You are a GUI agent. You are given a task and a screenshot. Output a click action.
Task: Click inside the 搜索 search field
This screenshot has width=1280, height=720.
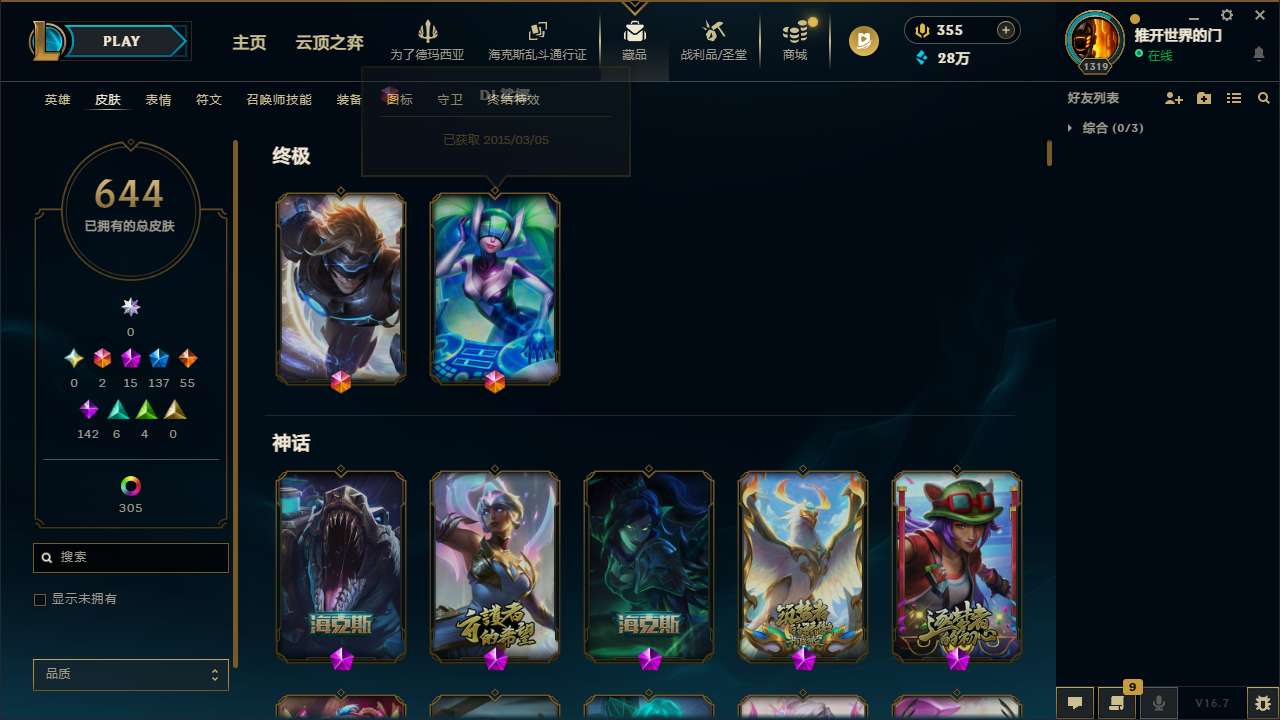(130, 557)
